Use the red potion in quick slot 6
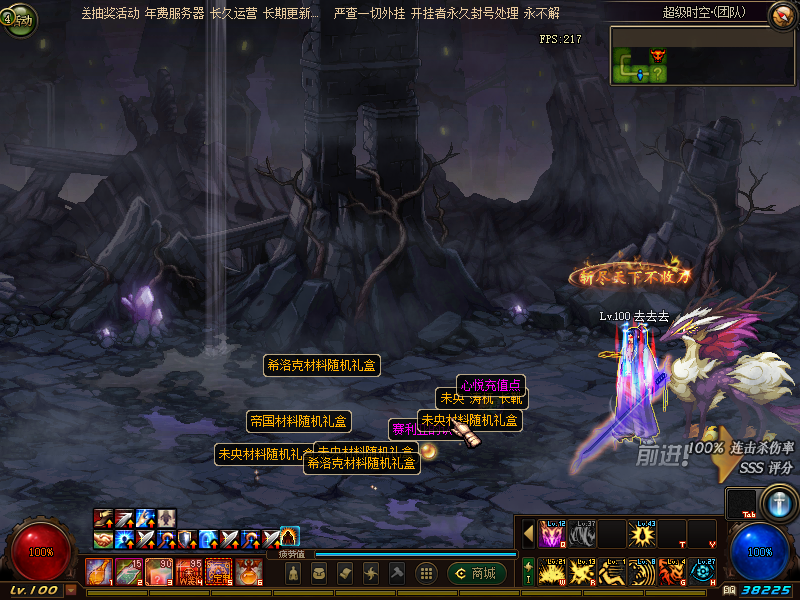The image size is (800, 600). tap(249, 572)
